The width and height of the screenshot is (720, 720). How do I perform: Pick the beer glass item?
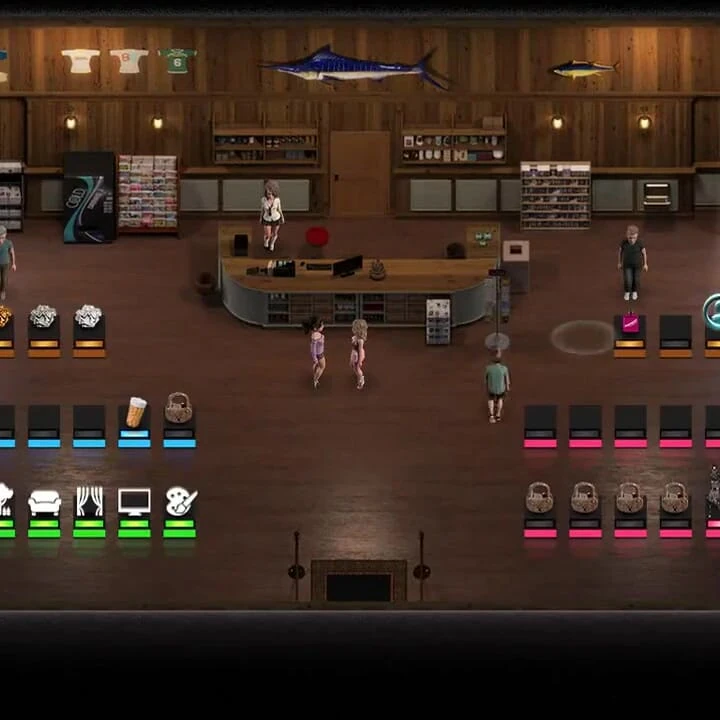point(135,411)
